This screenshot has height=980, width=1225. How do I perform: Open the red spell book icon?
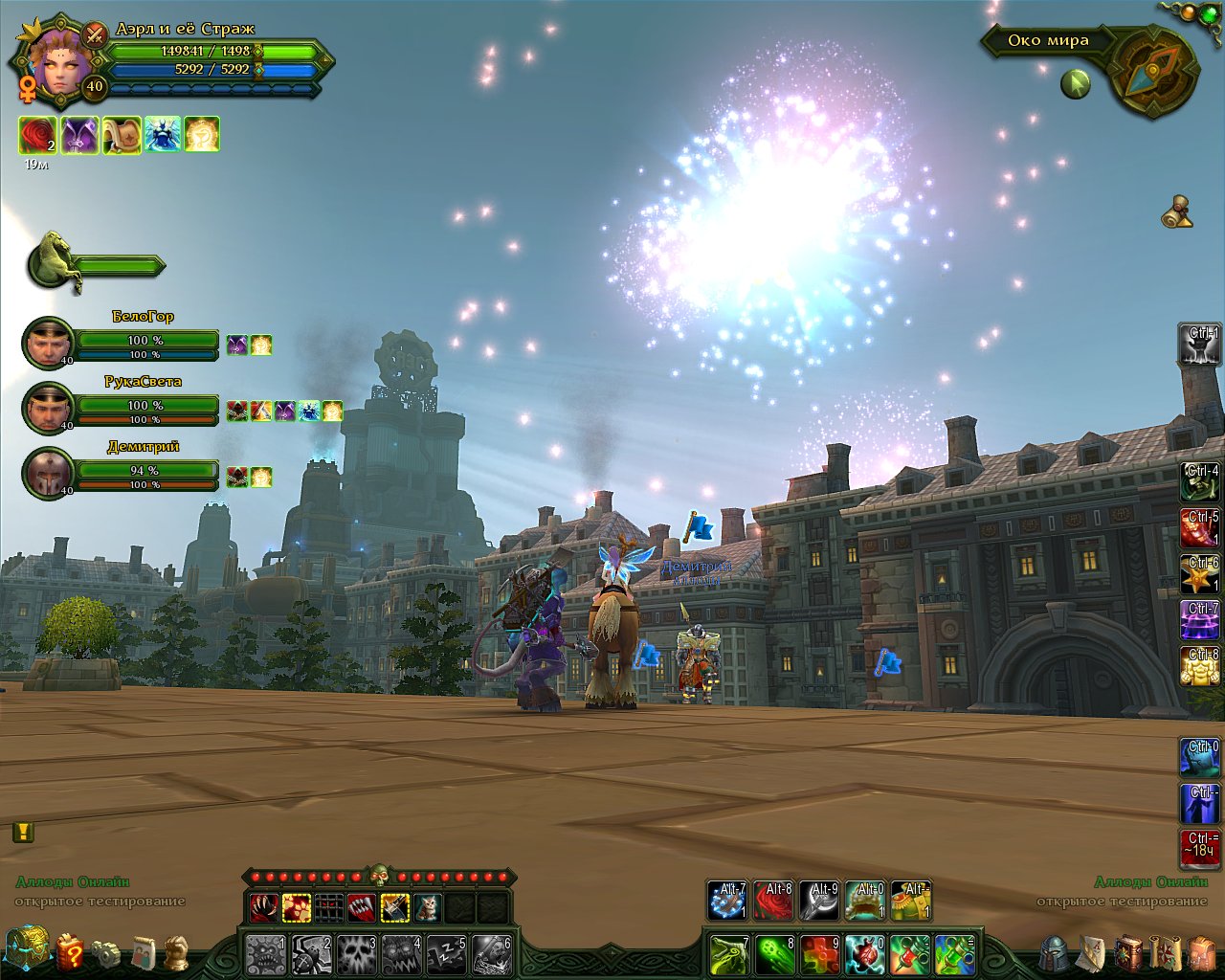click(1129, 952)
